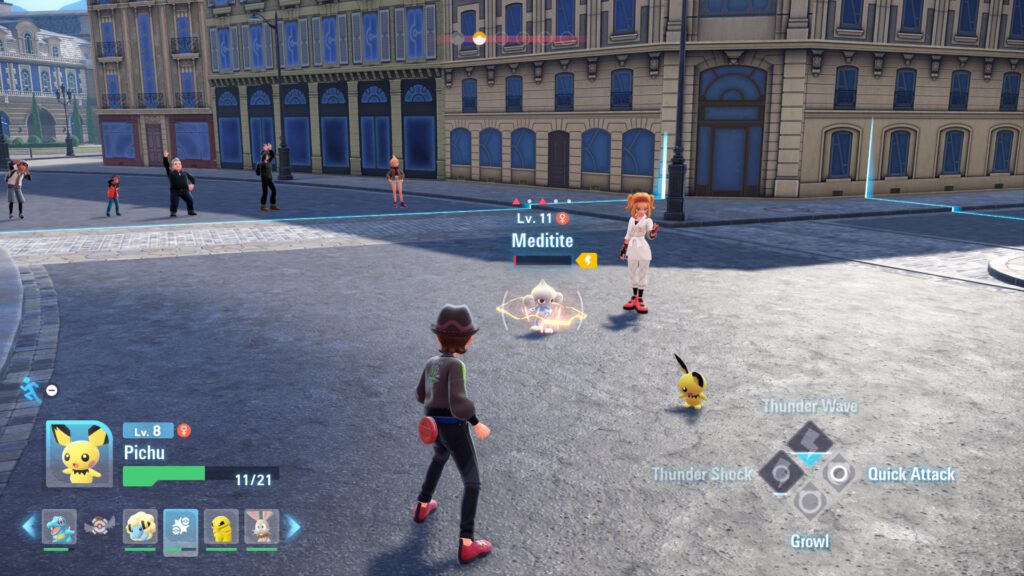Click Pichu's active portrait
The image size is (1024, 576).
79,454
